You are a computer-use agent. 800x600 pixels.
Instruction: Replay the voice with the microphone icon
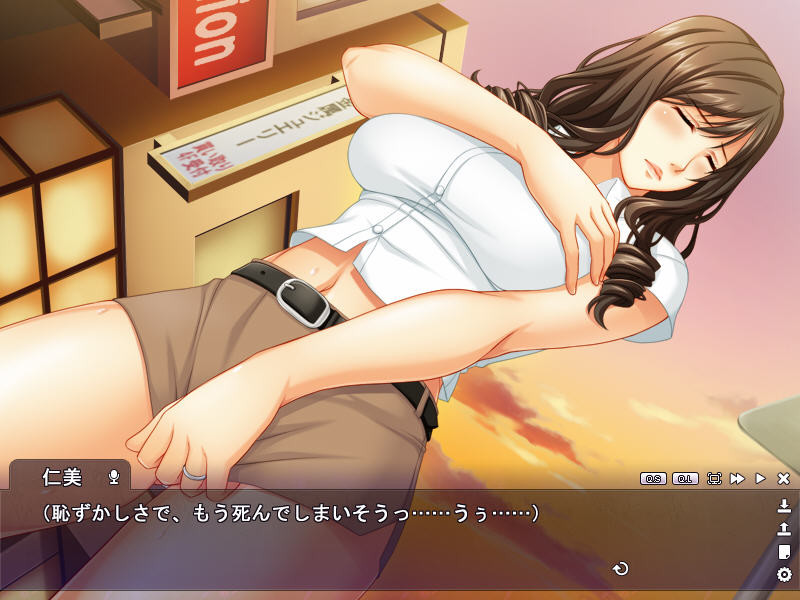[114, 476]
